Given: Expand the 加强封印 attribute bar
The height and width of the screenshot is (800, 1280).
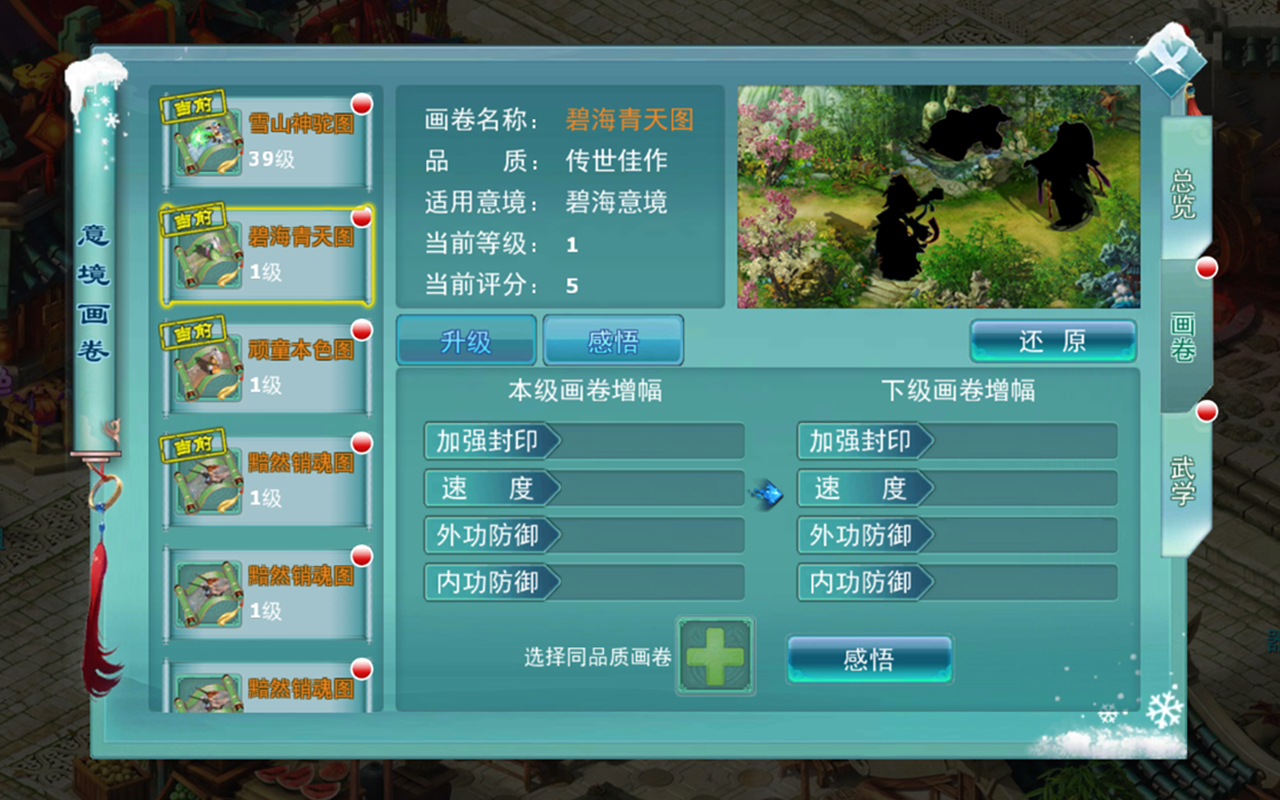Looking at the screenshot, I should (x=583, y=441).
